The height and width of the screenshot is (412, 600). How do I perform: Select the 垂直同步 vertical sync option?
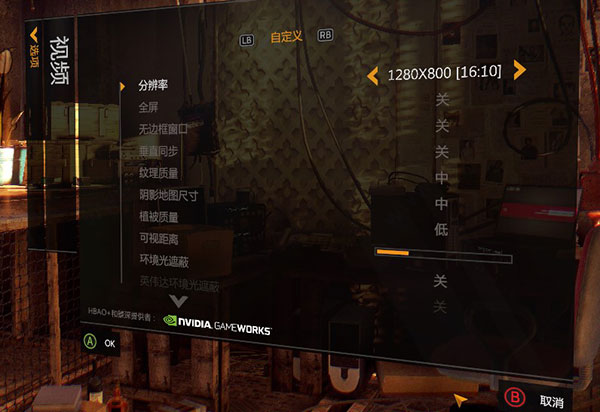click(x=158, y=150)
